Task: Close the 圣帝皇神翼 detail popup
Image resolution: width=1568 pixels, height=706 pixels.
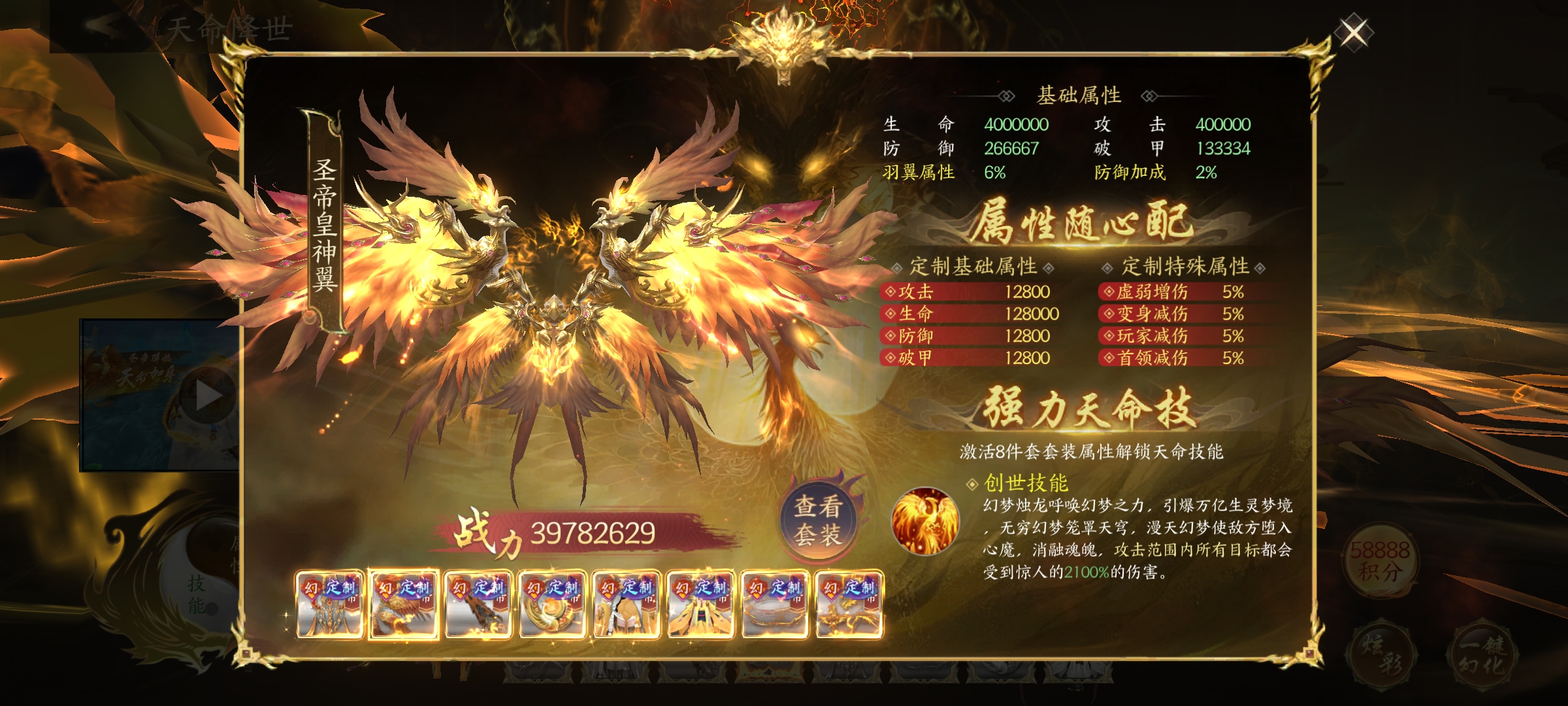Action: point(1354,33)
